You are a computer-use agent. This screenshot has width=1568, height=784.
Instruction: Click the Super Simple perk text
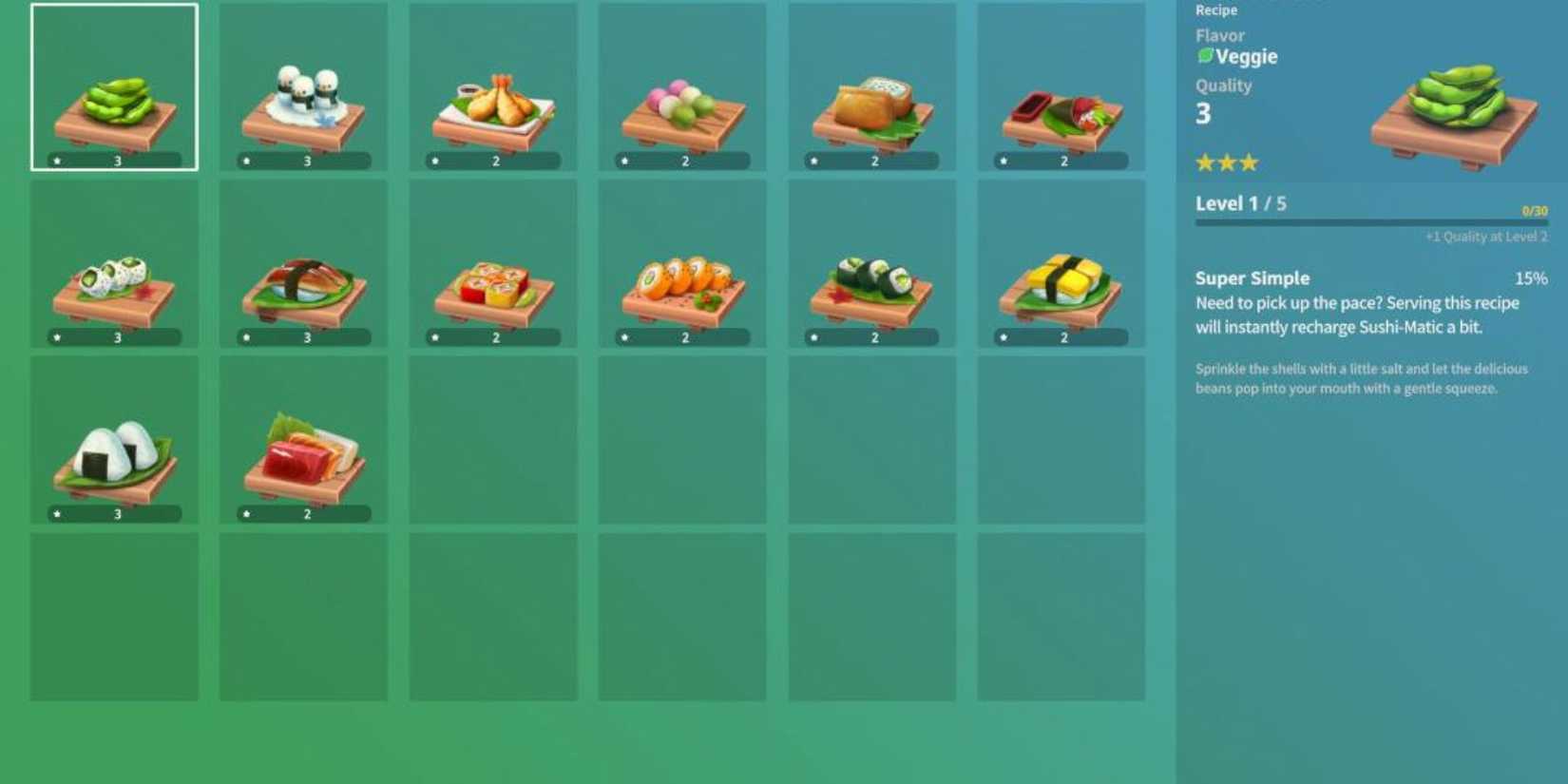1252,277
